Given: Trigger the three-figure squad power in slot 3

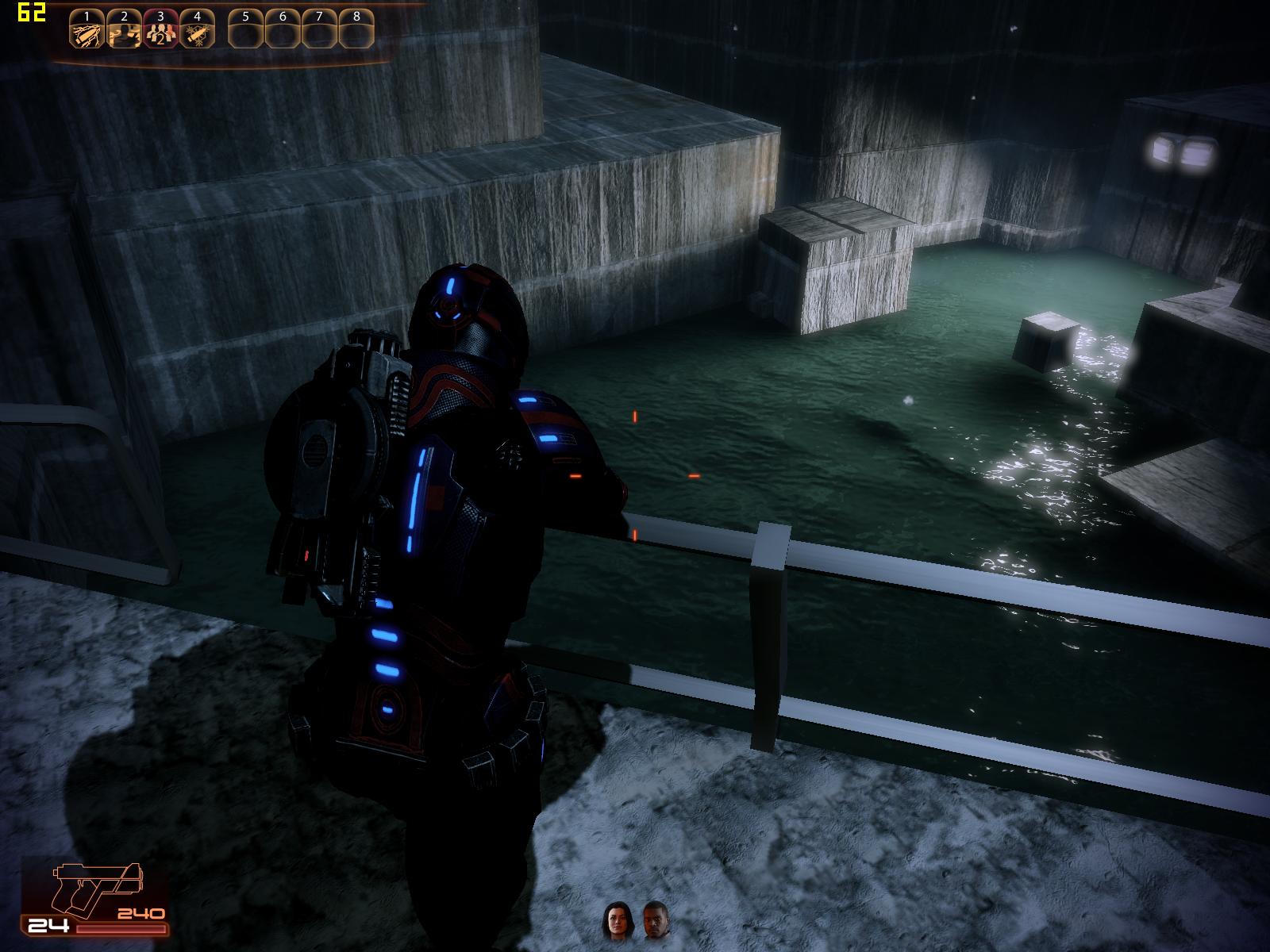Looking at the screenshot, I should [x=160, y=30].
